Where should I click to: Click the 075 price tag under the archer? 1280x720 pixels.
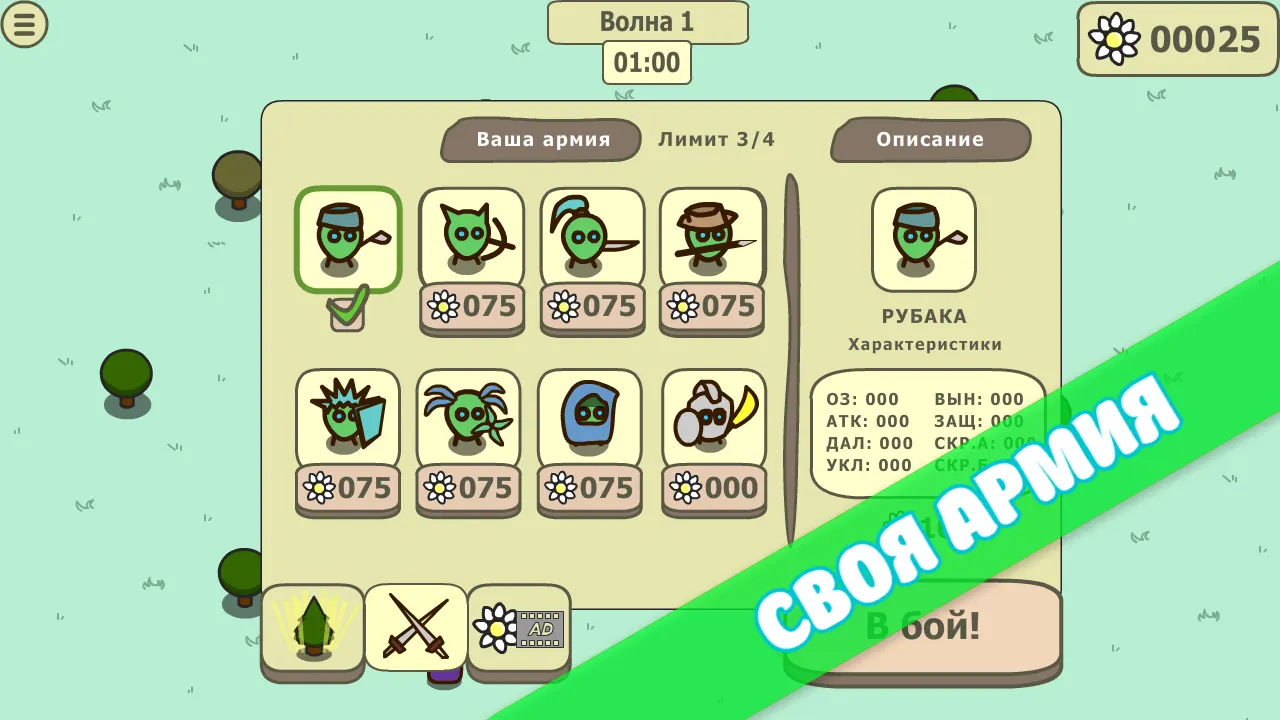coord(470,308)
